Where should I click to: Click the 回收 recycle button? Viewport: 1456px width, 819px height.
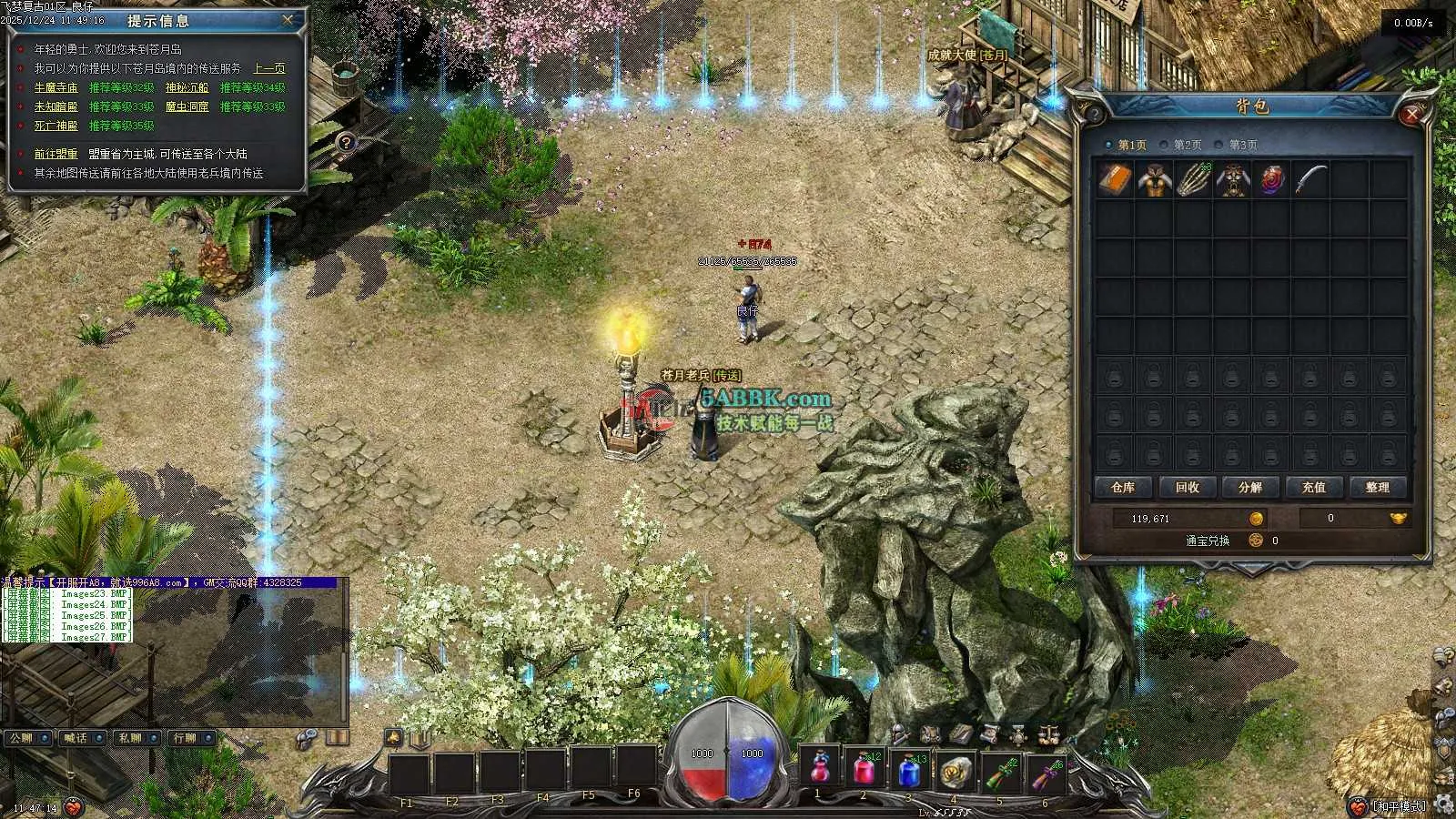[x=1187, y=488]
